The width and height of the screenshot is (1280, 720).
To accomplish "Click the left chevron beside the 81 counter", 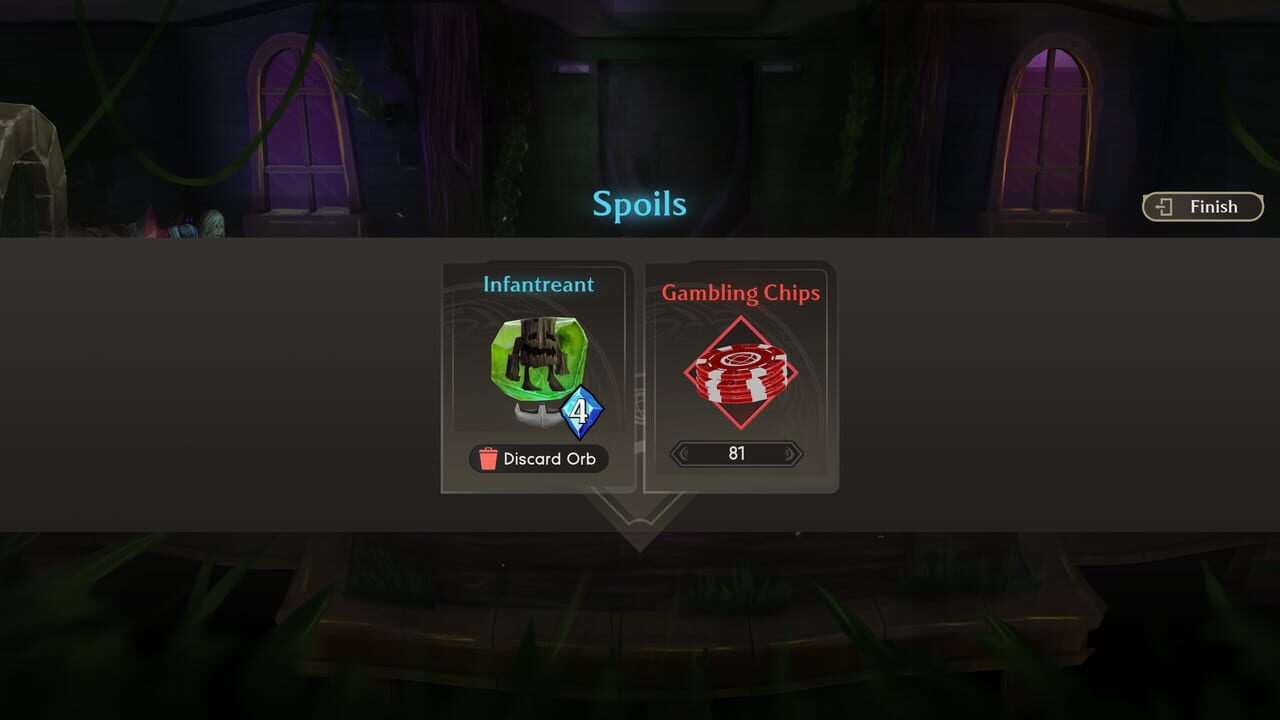I will [x=684, y=454].
